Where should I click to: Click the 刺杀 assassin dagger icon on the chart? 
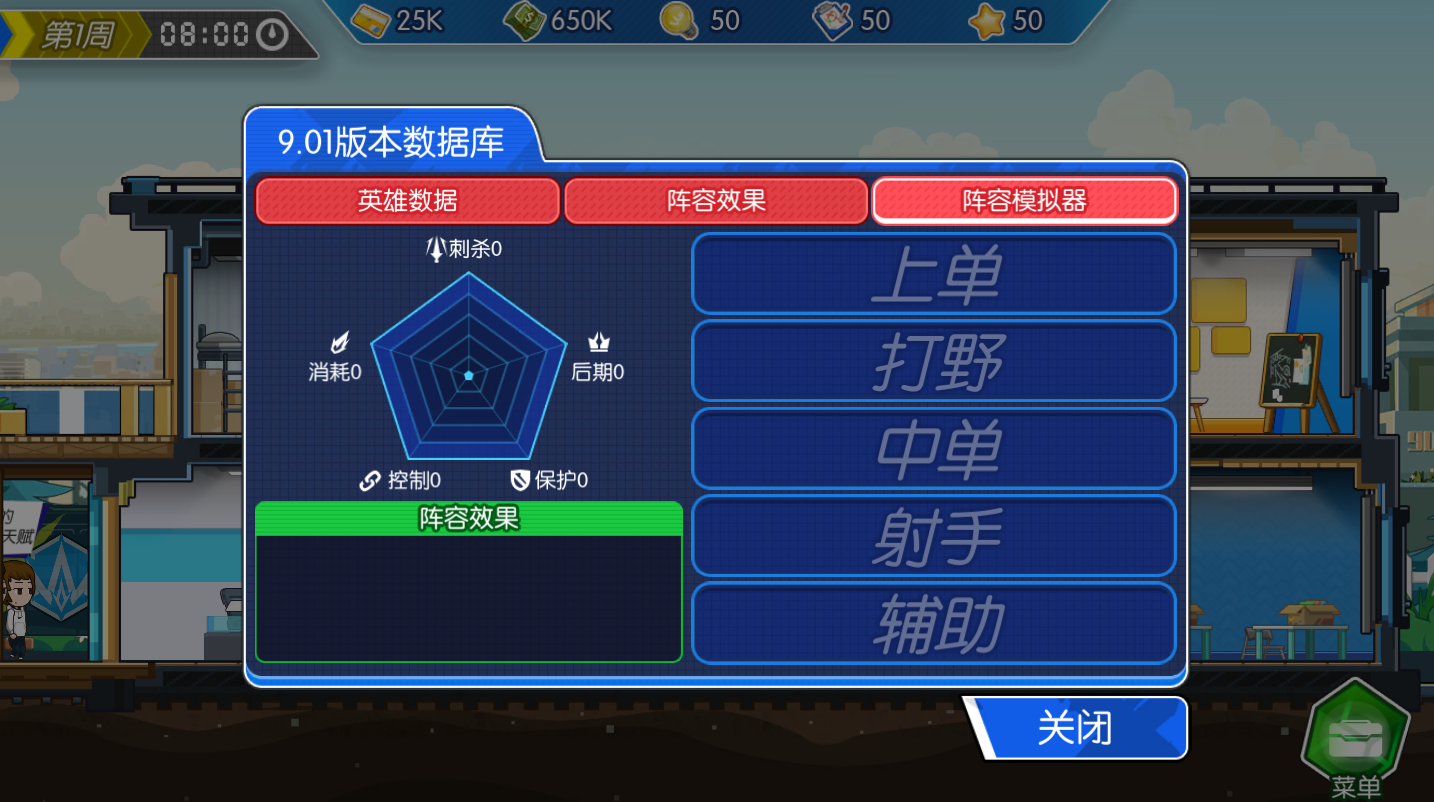click(x=437, y=249)
